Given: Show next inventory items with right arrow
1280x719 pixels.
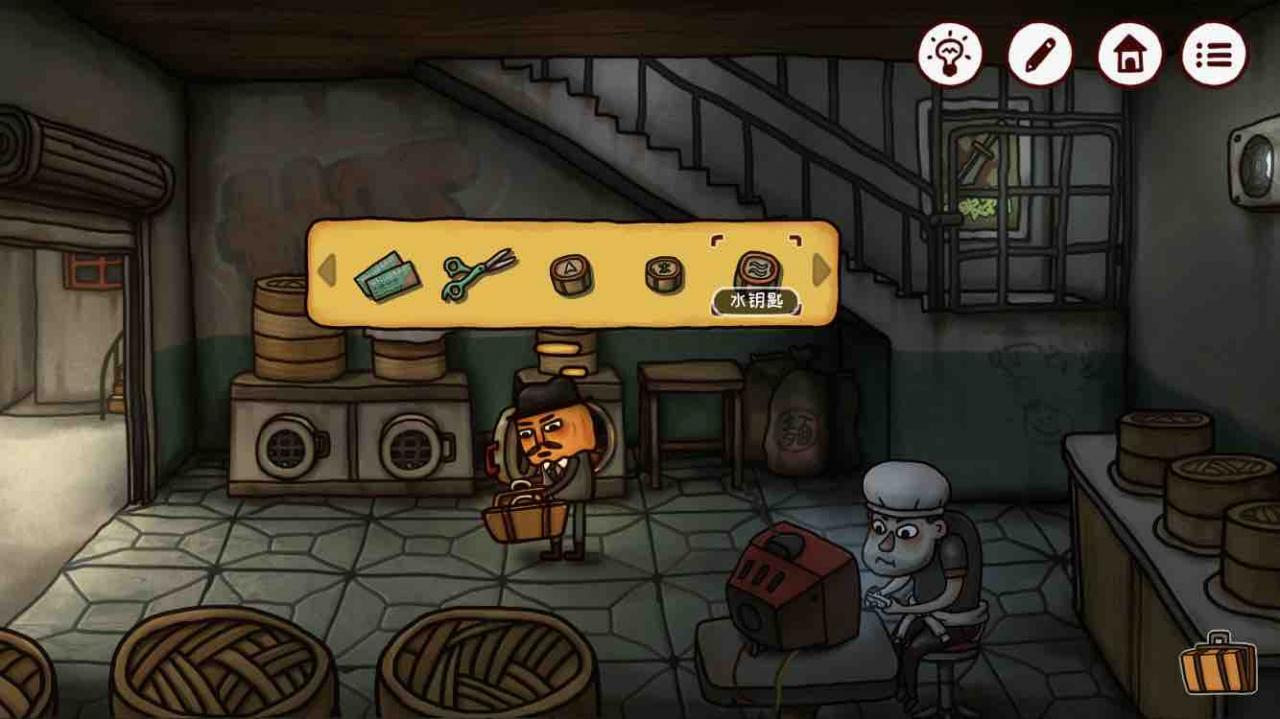Looking at the screenshot, I should tap(821, 270).
